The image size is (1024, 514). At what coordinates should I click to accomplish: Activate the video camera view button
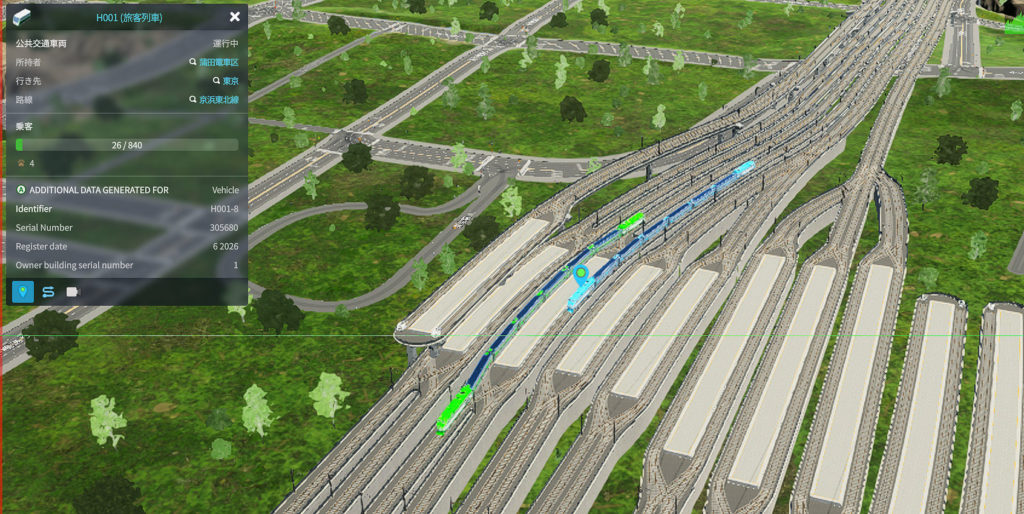point(72,292)
